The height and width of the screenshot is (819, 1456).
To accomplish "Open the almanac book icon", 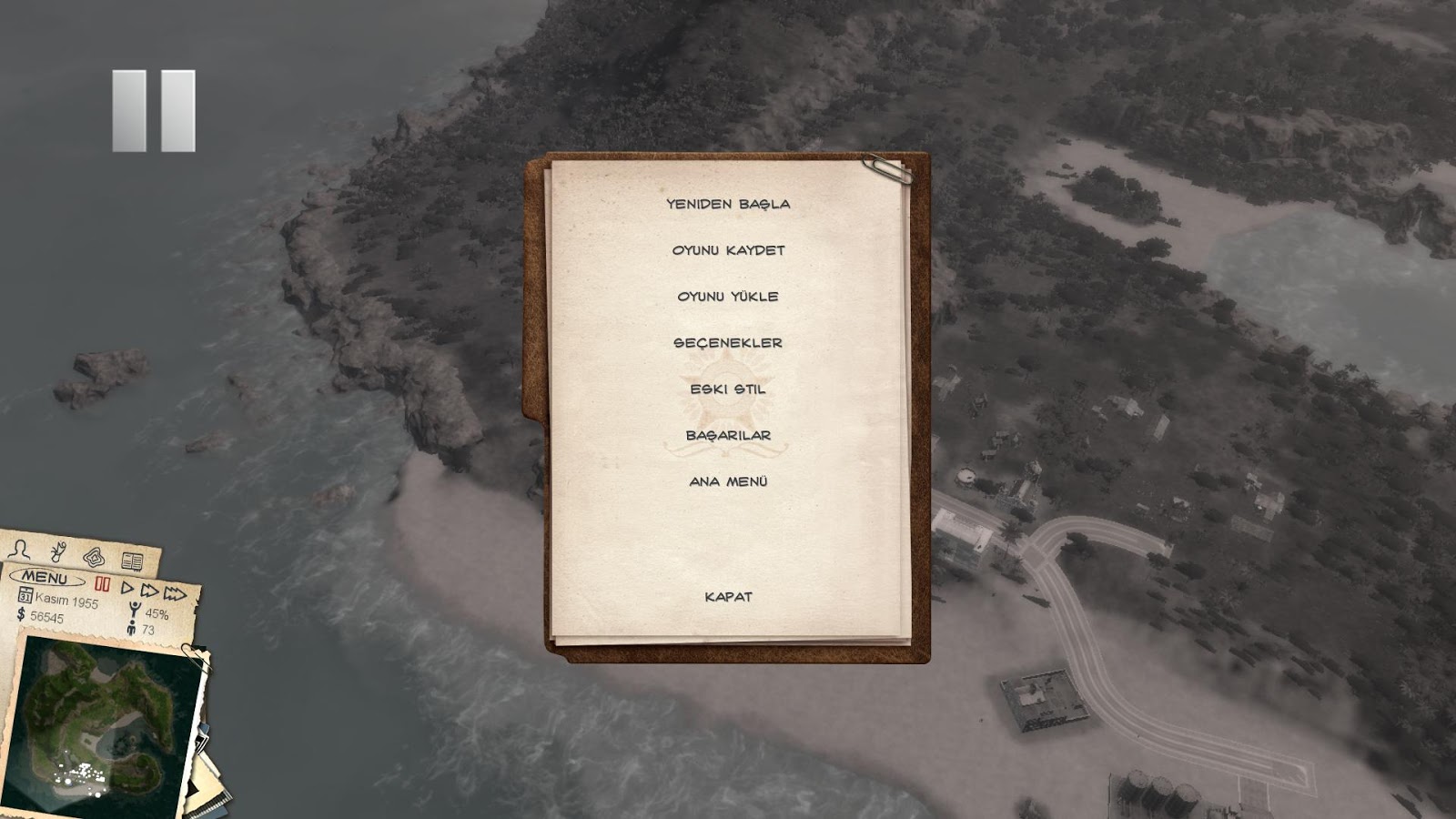I will [132, 562].
